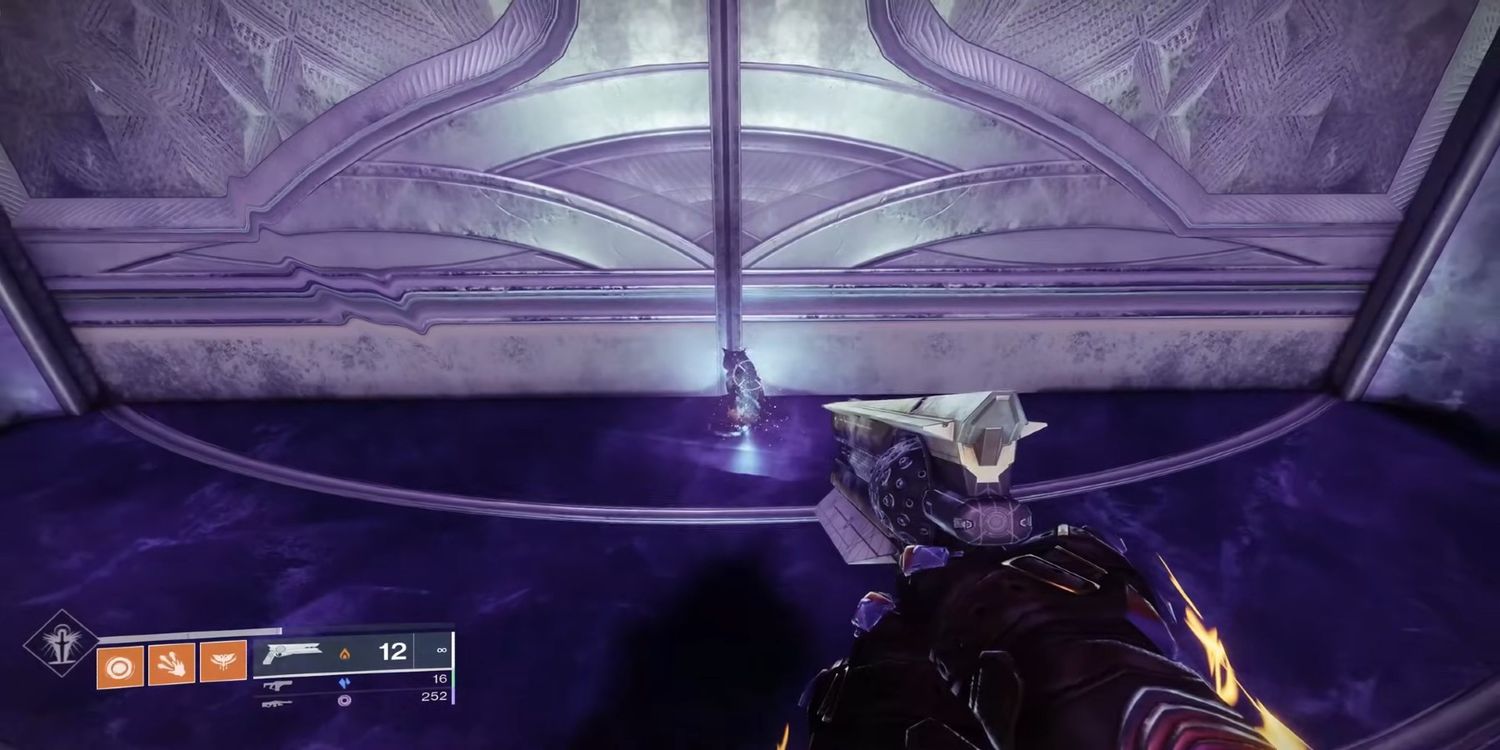1500x750 pixels.
Task: Select the orange grenade ability icon
Action: coord(118,664)
